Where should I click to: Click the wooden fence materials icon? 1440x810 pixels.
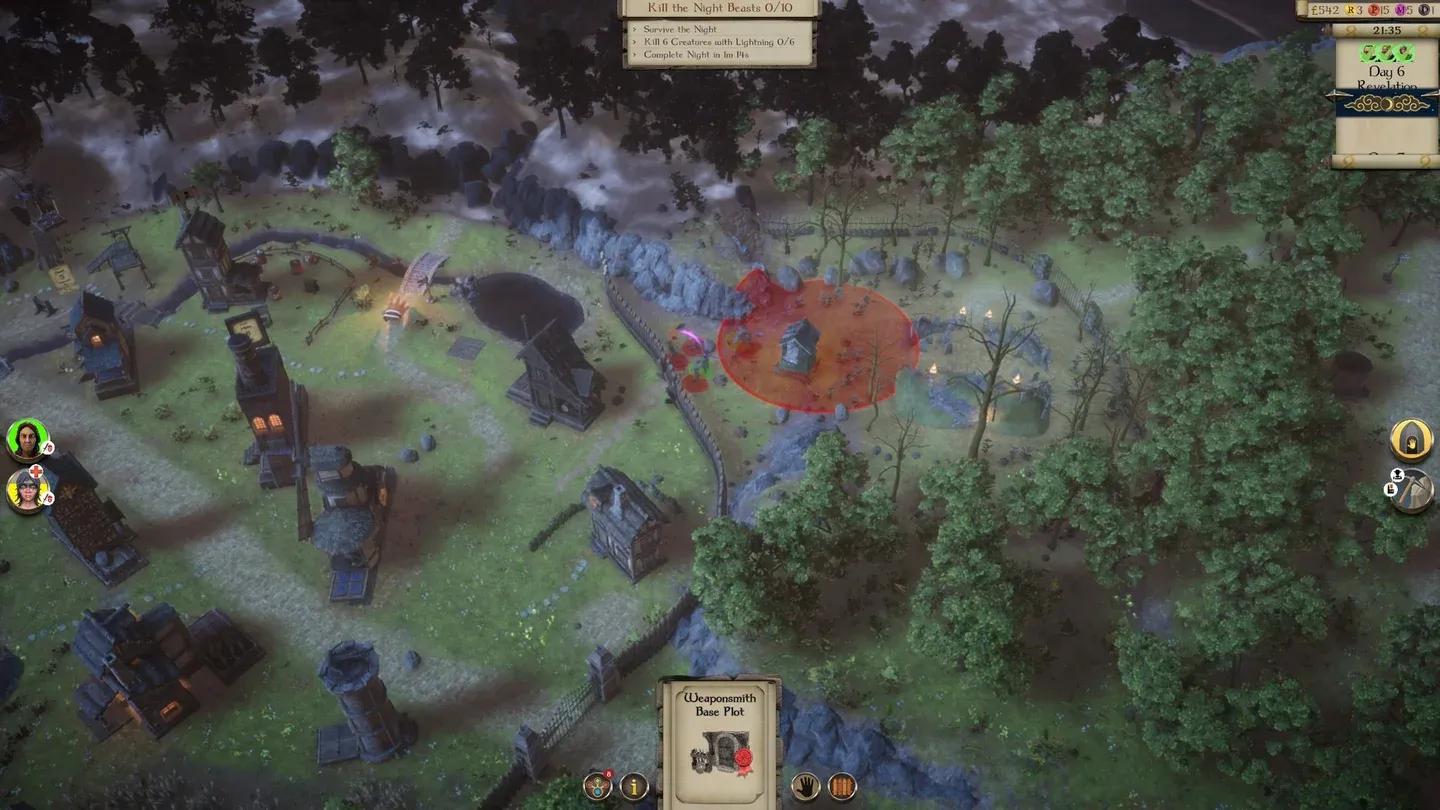[845, 786]
